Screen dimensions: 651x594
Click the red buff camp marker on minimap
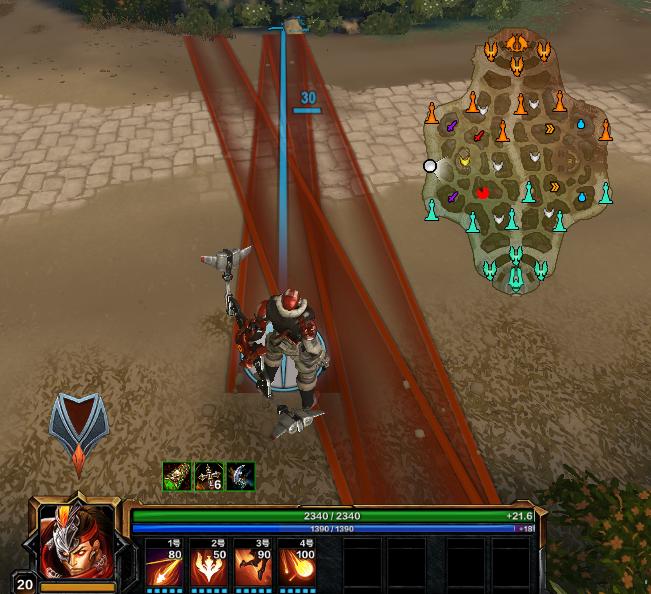[x=483, y=193]
